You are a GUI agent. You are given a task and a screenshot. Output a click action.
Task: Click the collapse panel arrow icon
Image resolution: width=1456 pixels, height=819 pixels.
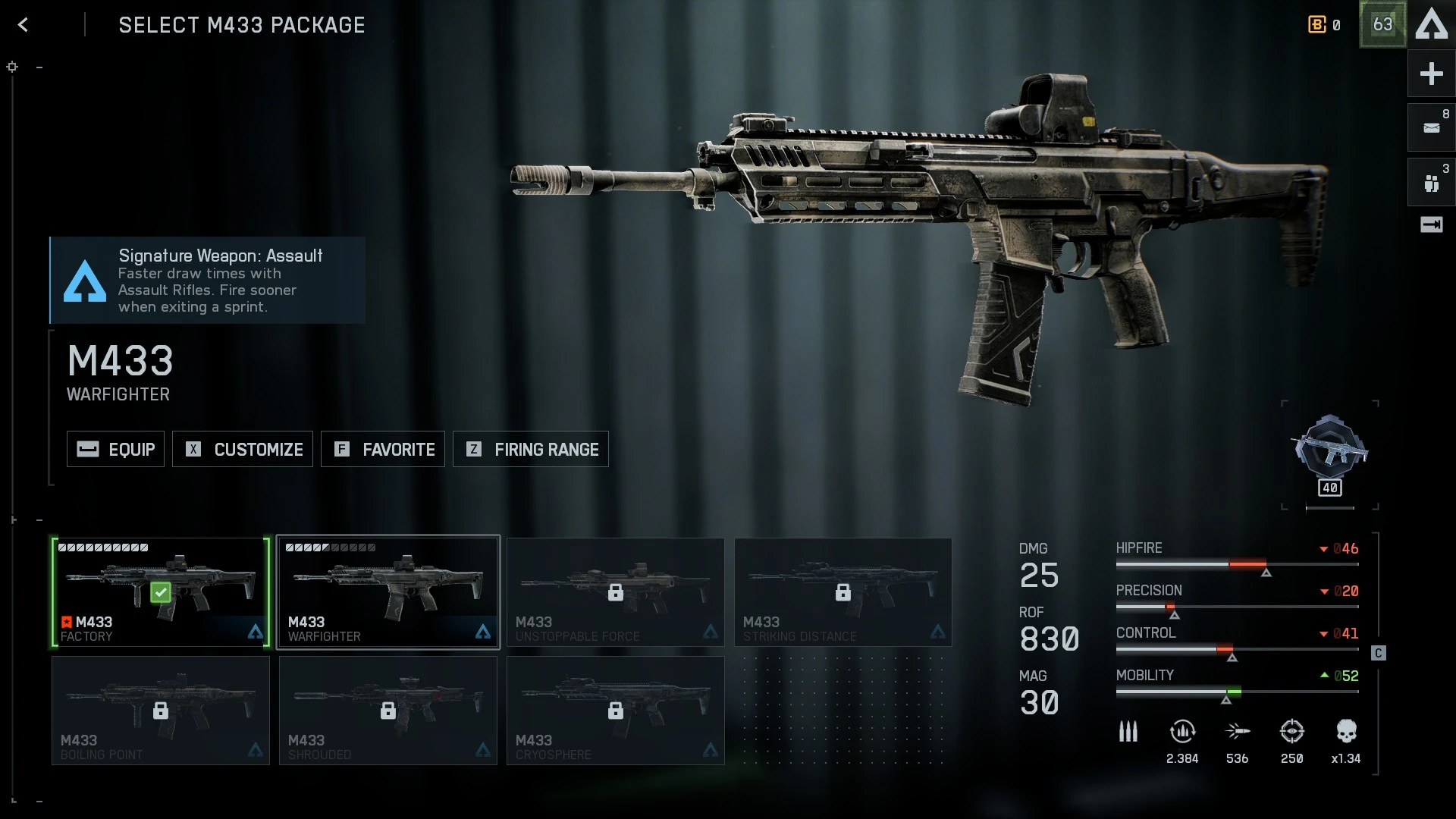click(1431, 224)
